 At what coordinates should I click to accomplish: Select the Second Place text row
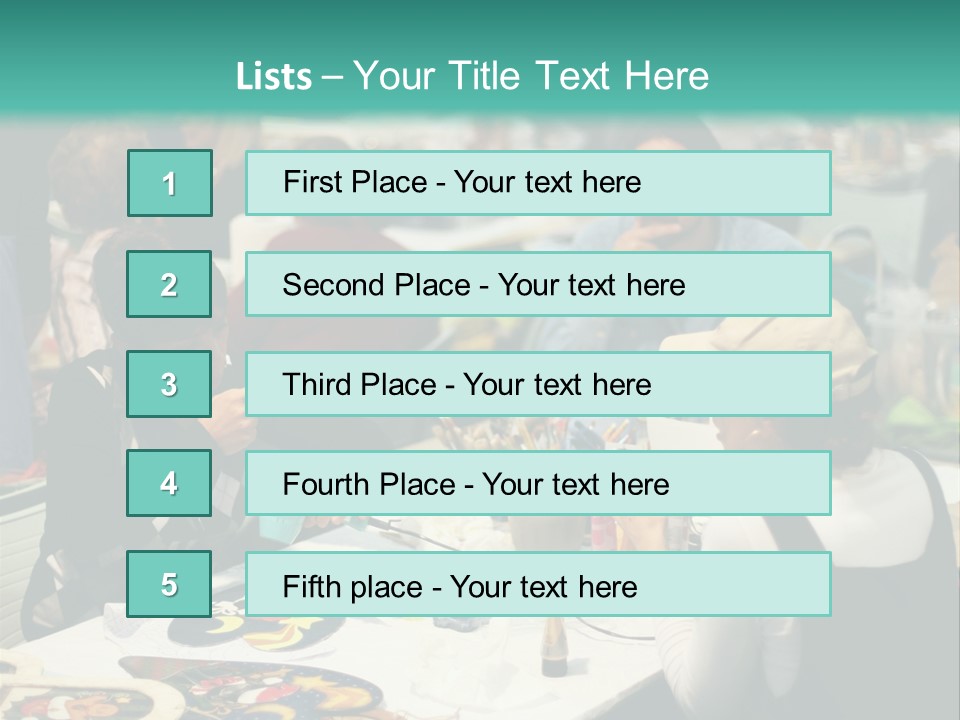pos(538,284)
